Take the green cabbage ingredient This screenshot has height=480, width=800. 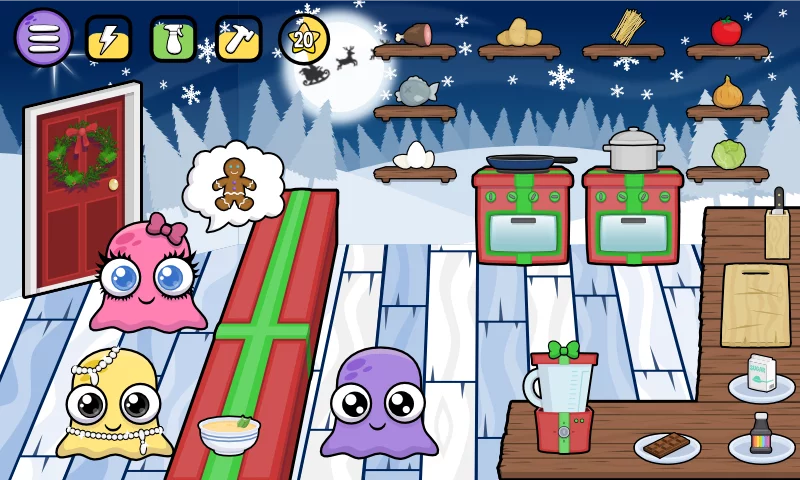click(x=728, y=154)
